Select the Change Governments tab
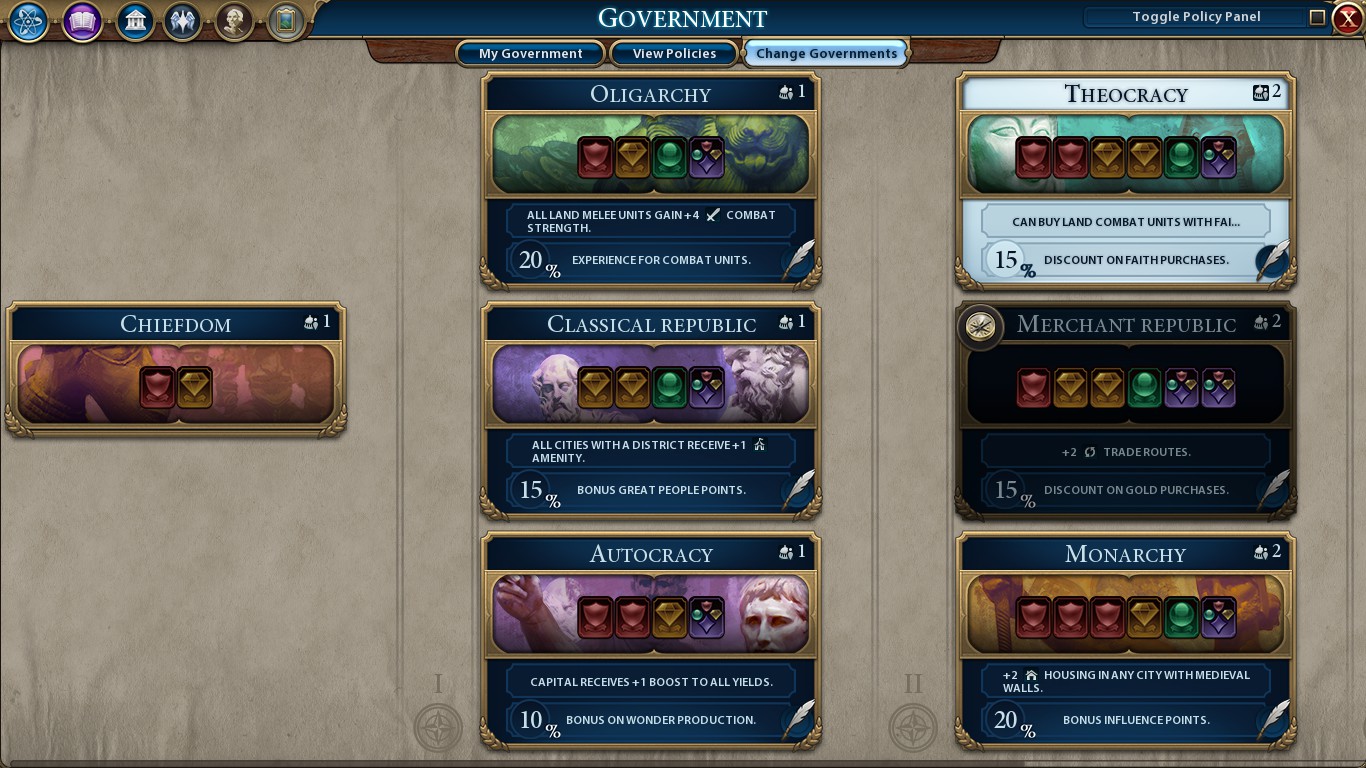This screenshot has height=768, width=1366. click(x=825, y=53)
